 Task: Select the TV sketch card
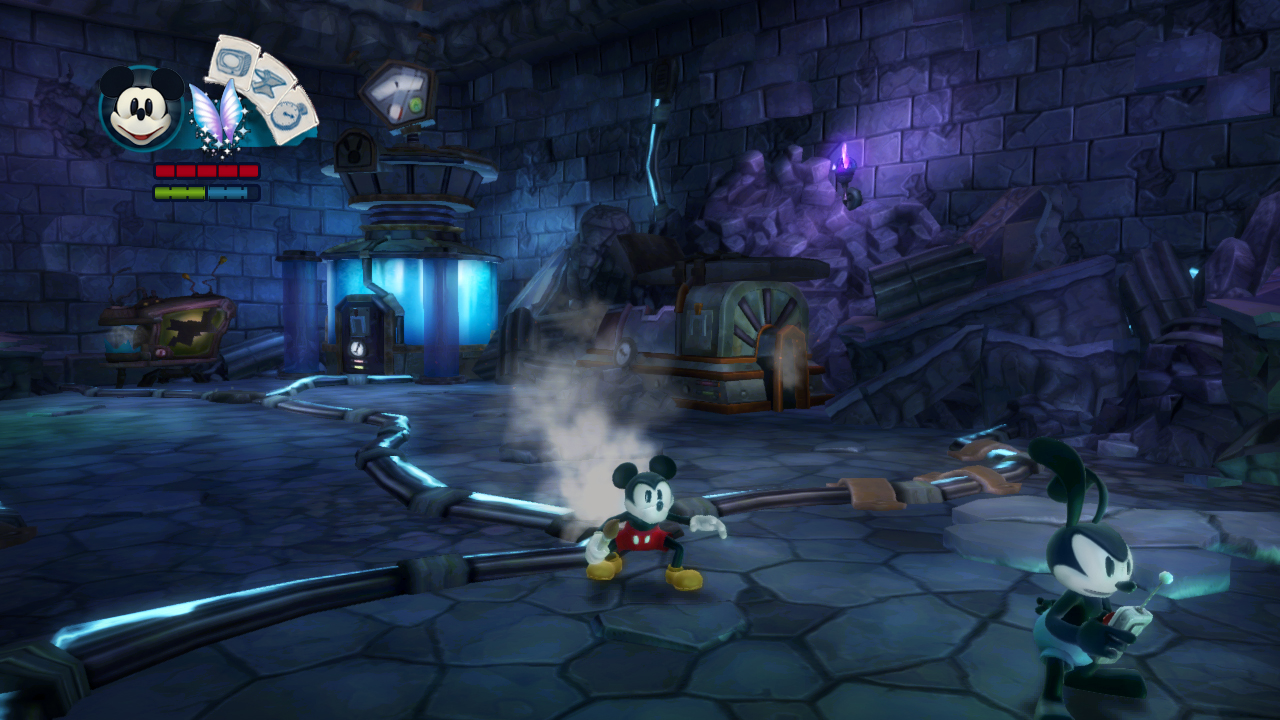(x=233, y=62)
